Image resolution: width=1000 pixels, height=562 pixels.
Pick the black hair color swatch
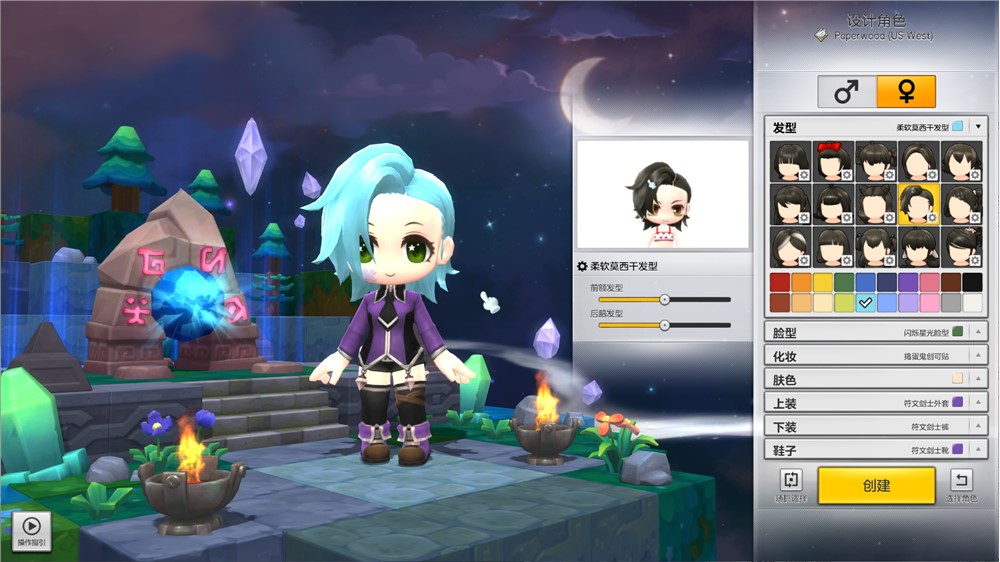pyautogui.click(x=972, y=282)
